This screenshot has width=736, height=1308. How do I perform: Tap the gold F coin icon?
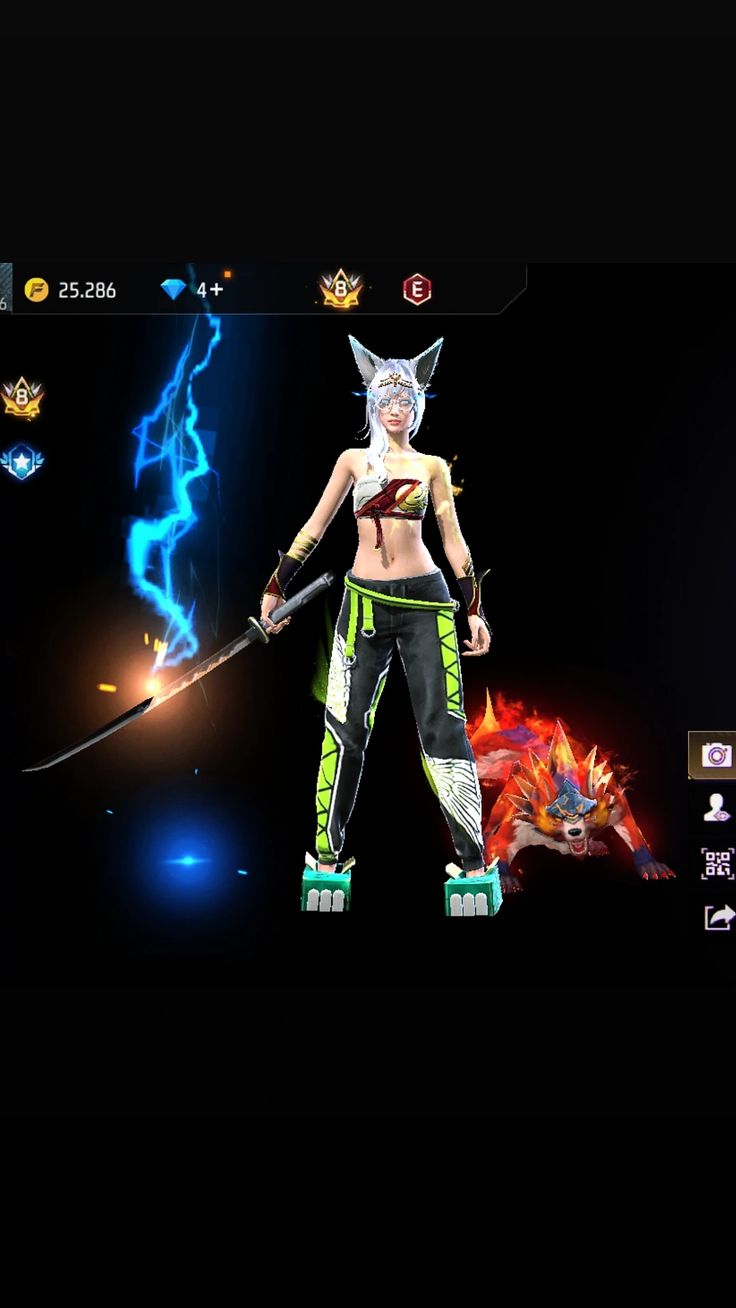[x=36, y=290]
